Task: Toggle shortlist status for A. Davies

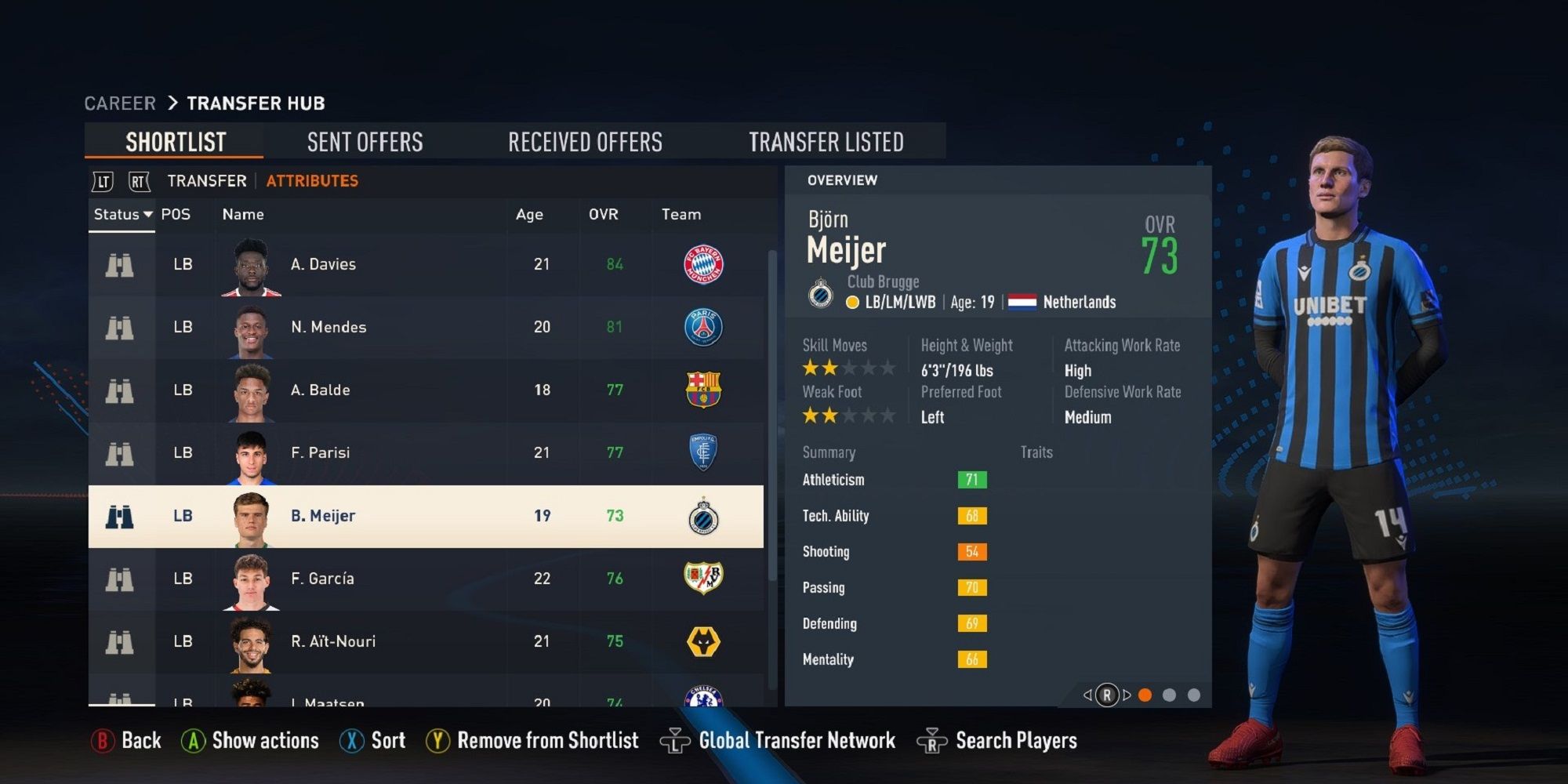Action: [122, 264]
